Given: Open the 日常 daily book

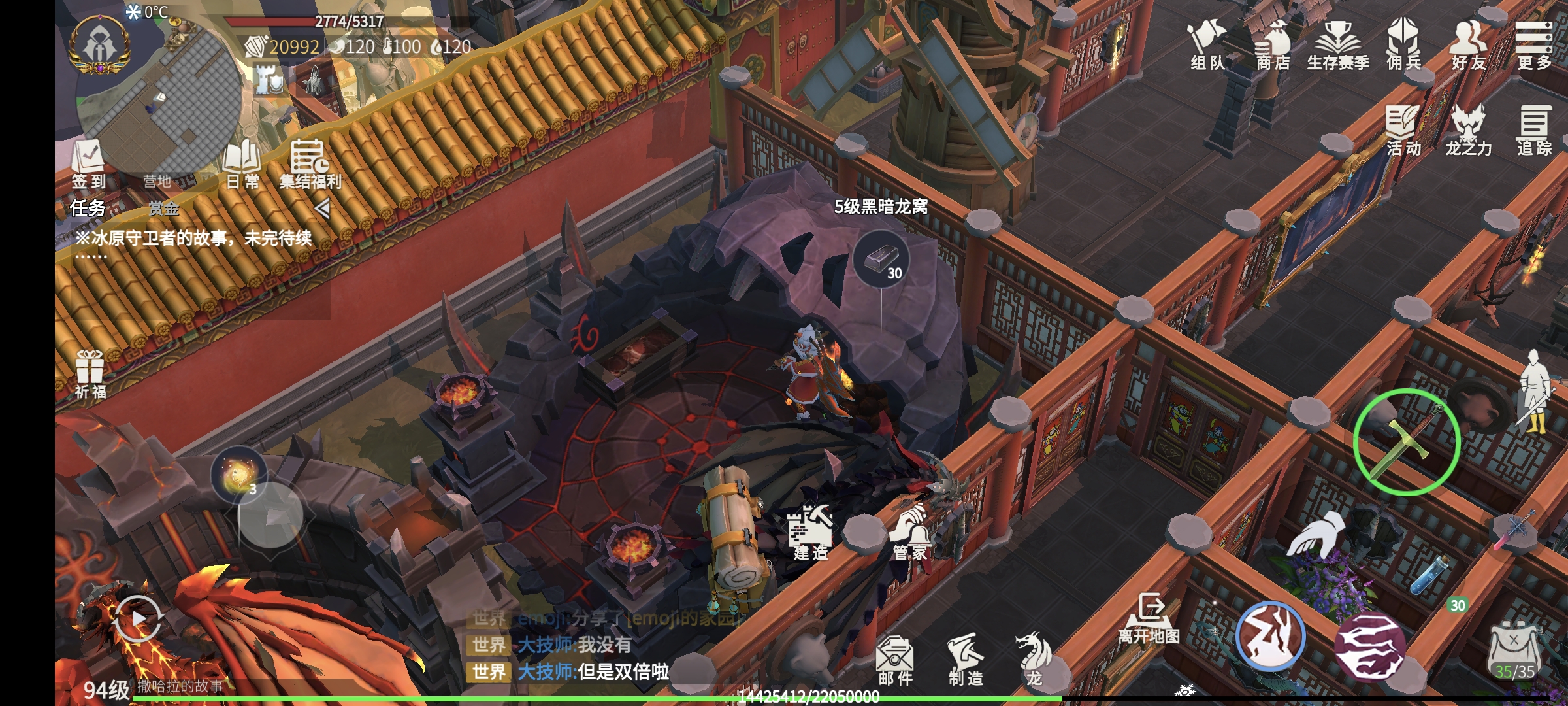Looking at the screenshot, I should 242,163.
